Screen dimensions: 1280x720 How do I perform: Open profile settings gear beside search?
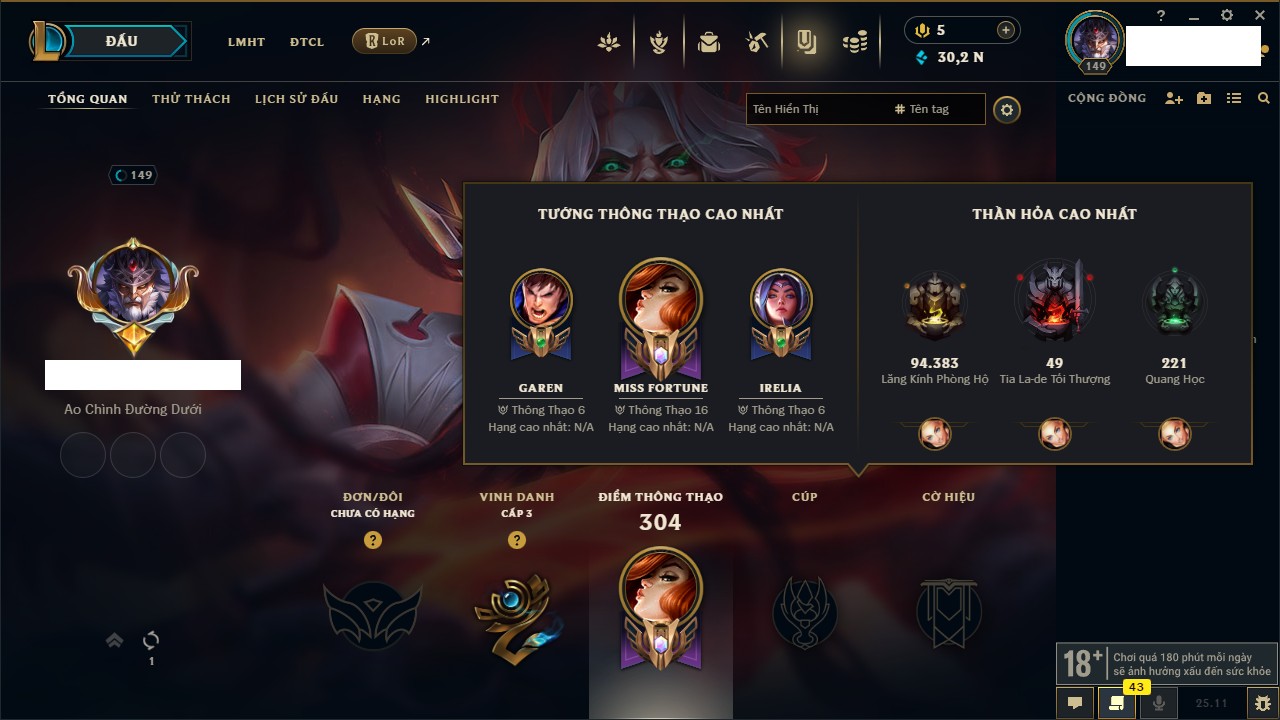[x=1007, y=109]
